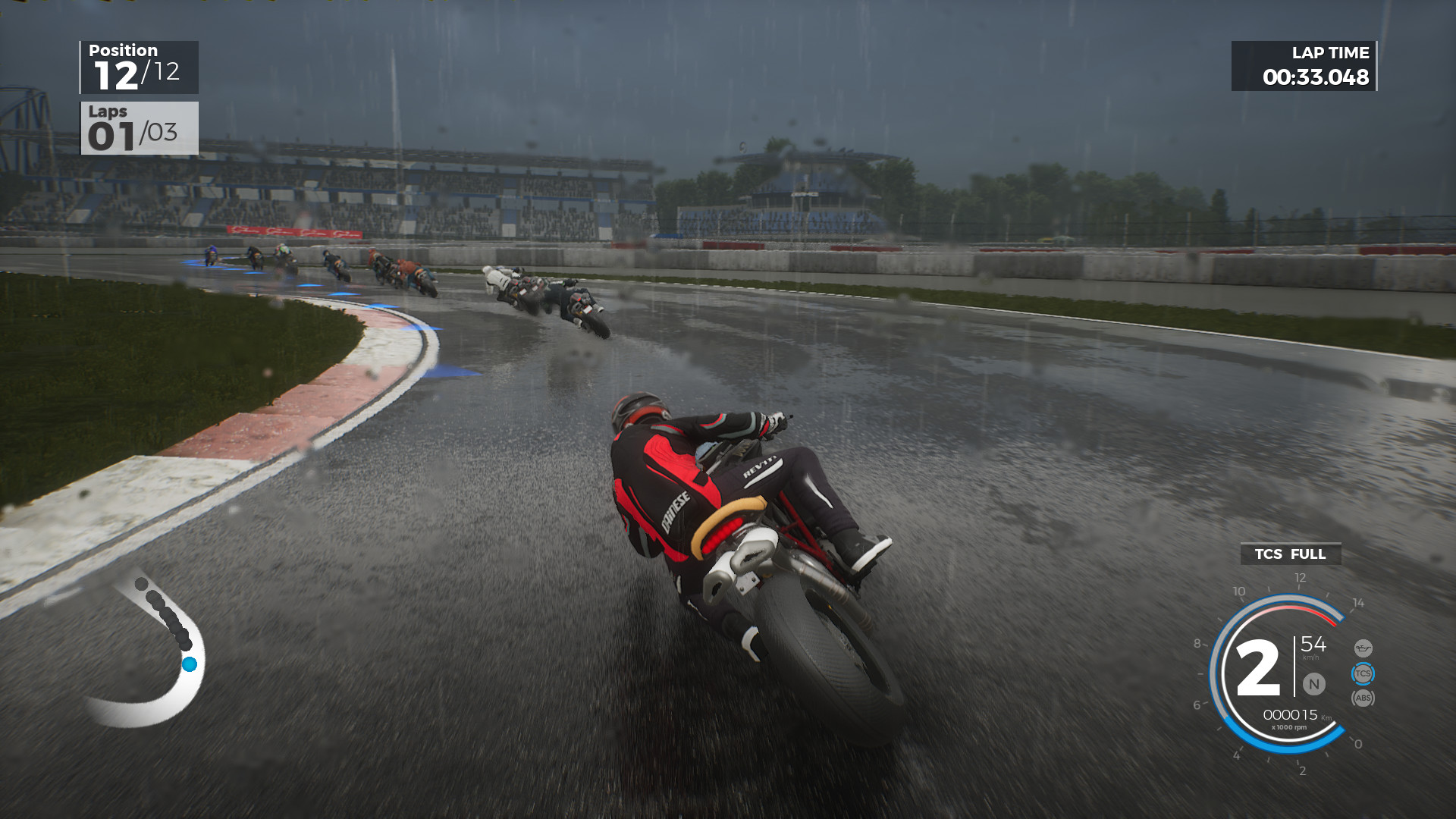The image size is (1456, 819).
Task: Click the 00:33.048 lap time readout
Action: [1317, 75]
